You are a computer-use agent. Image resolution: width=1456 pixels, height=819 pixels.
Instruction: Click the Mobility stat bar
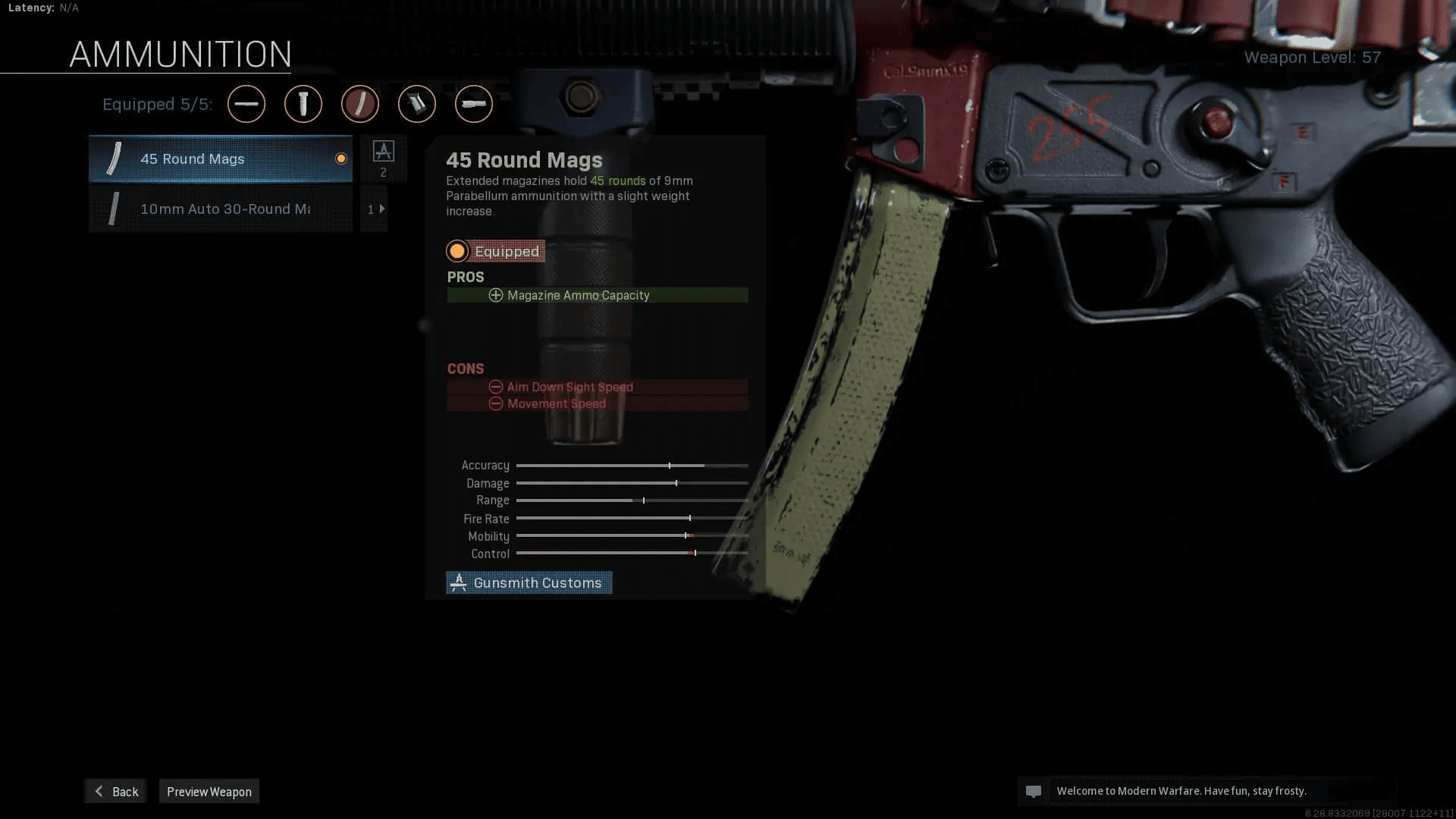click(632, 536)
